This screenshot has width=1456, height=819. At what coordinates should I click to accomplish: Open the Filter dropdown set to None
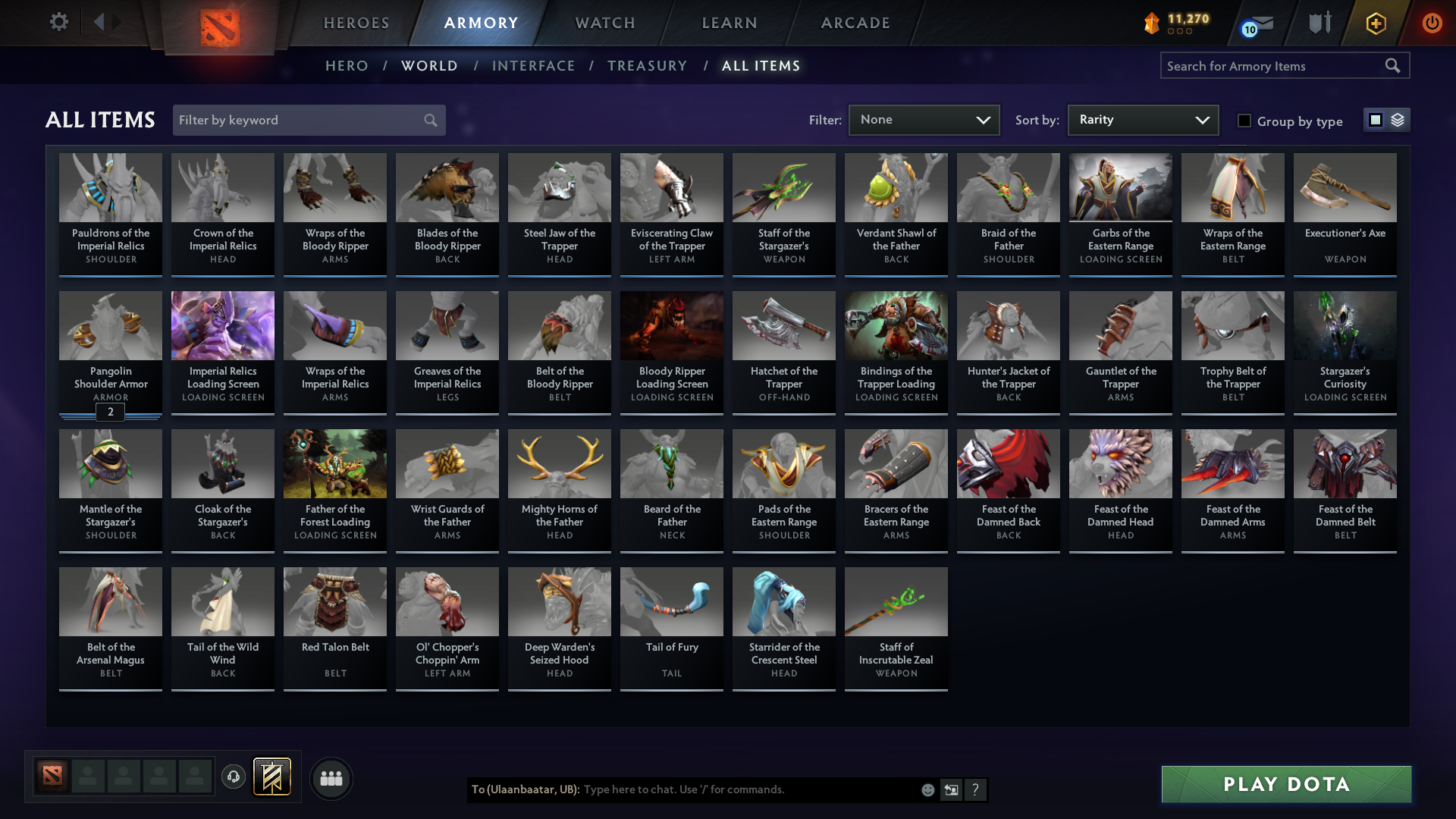(x=924, y=120)
